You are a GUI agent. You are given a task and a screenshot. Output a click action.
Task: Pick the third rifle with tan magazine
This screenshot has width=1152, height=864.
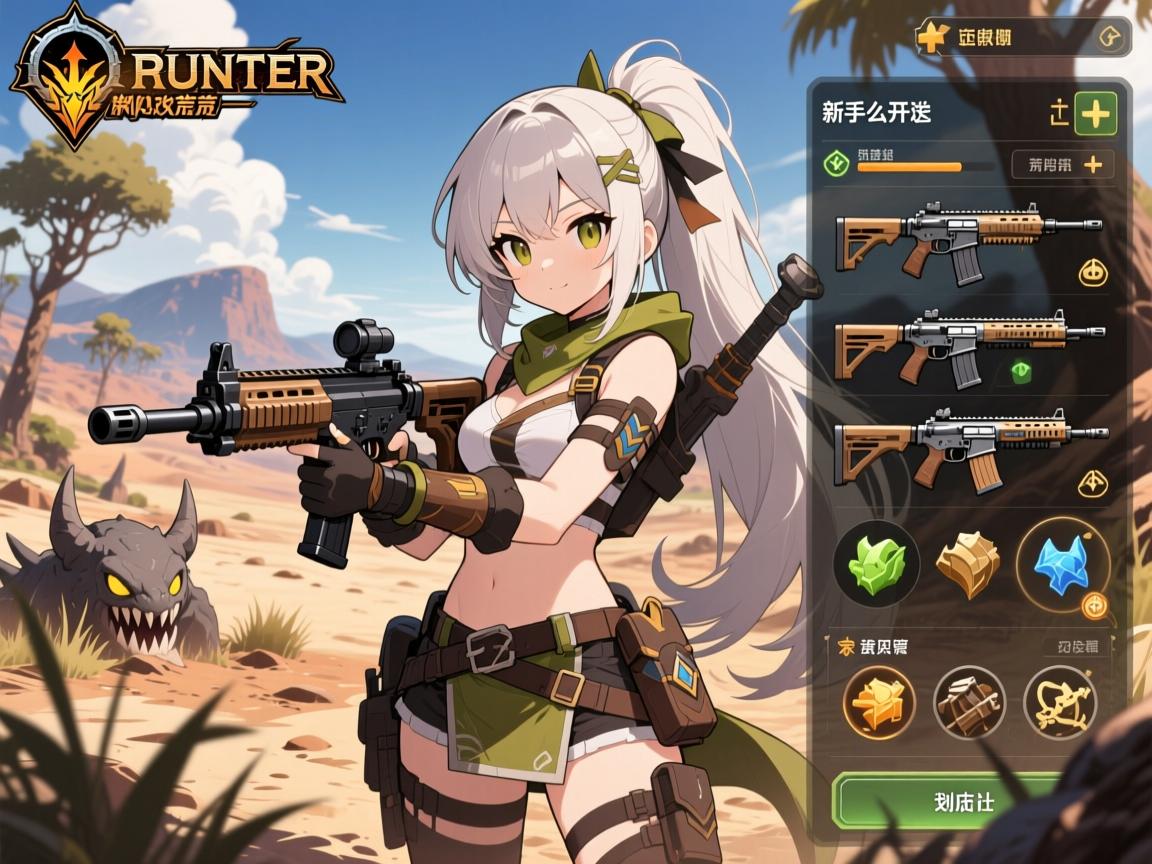click(966, 445)
